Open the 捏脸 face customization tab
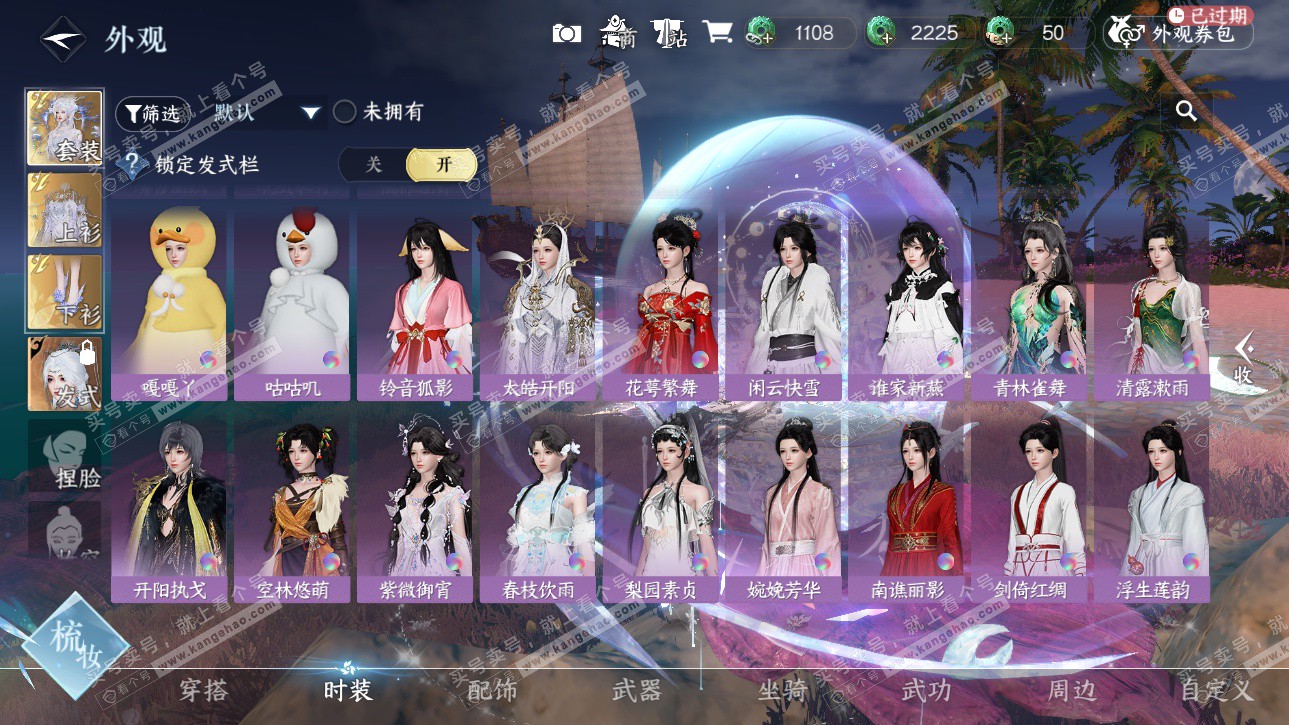Image resolution: width=1289 pixels, height=725 pixels. (x=65, y=458)
